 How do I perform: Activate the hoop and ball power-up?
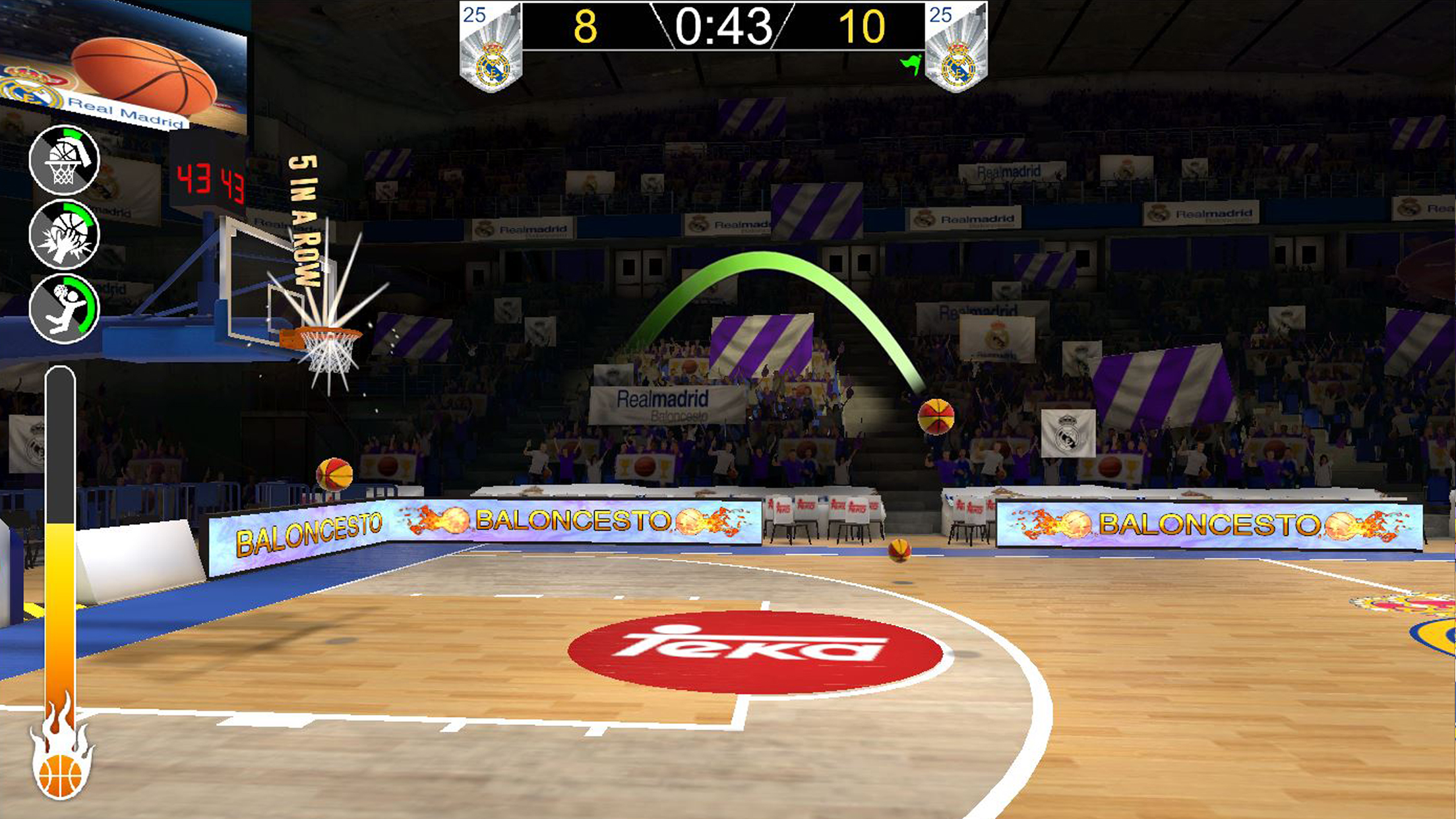pyautogui.click(x=64, y=160)
